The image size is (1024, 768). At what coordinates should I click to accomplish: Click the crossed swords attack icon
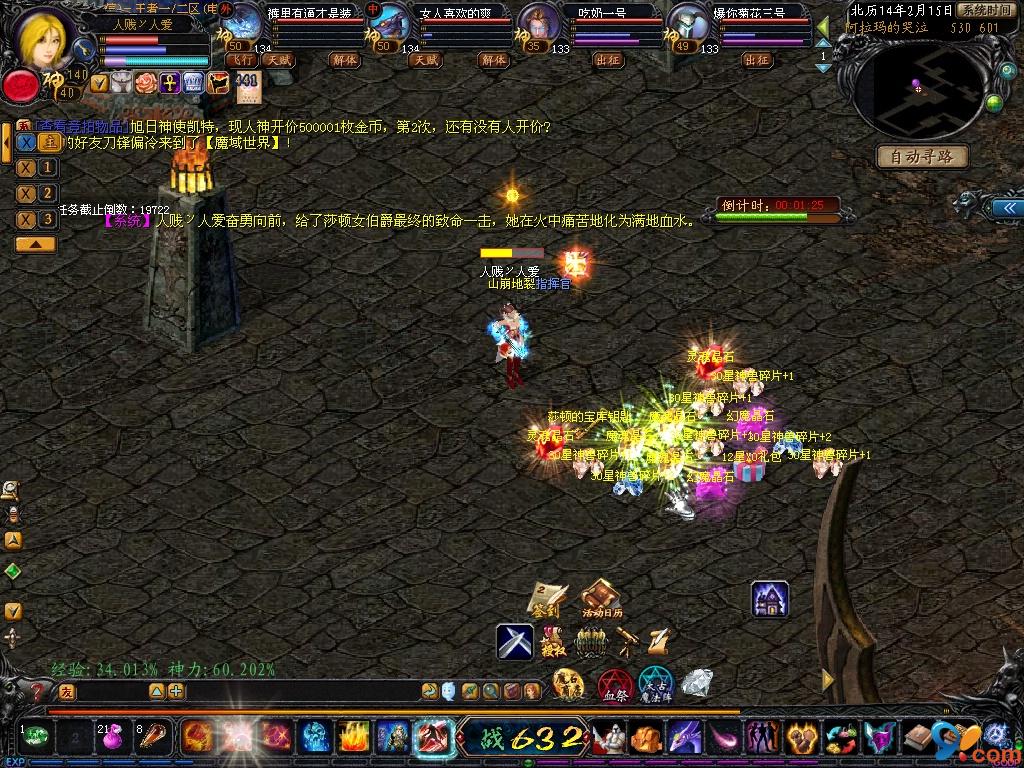[515, 641]
